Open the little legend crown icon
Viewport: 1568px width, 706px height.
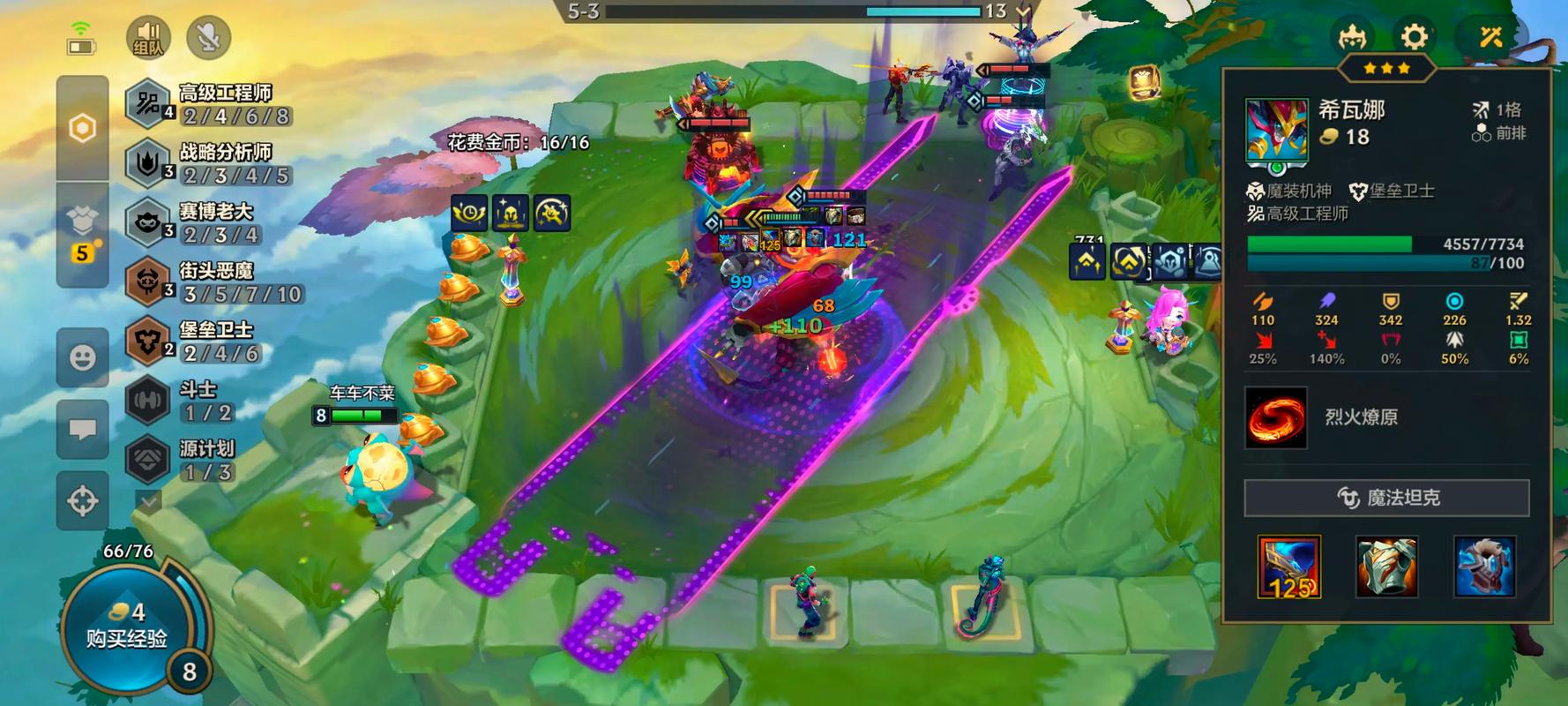1352,37
